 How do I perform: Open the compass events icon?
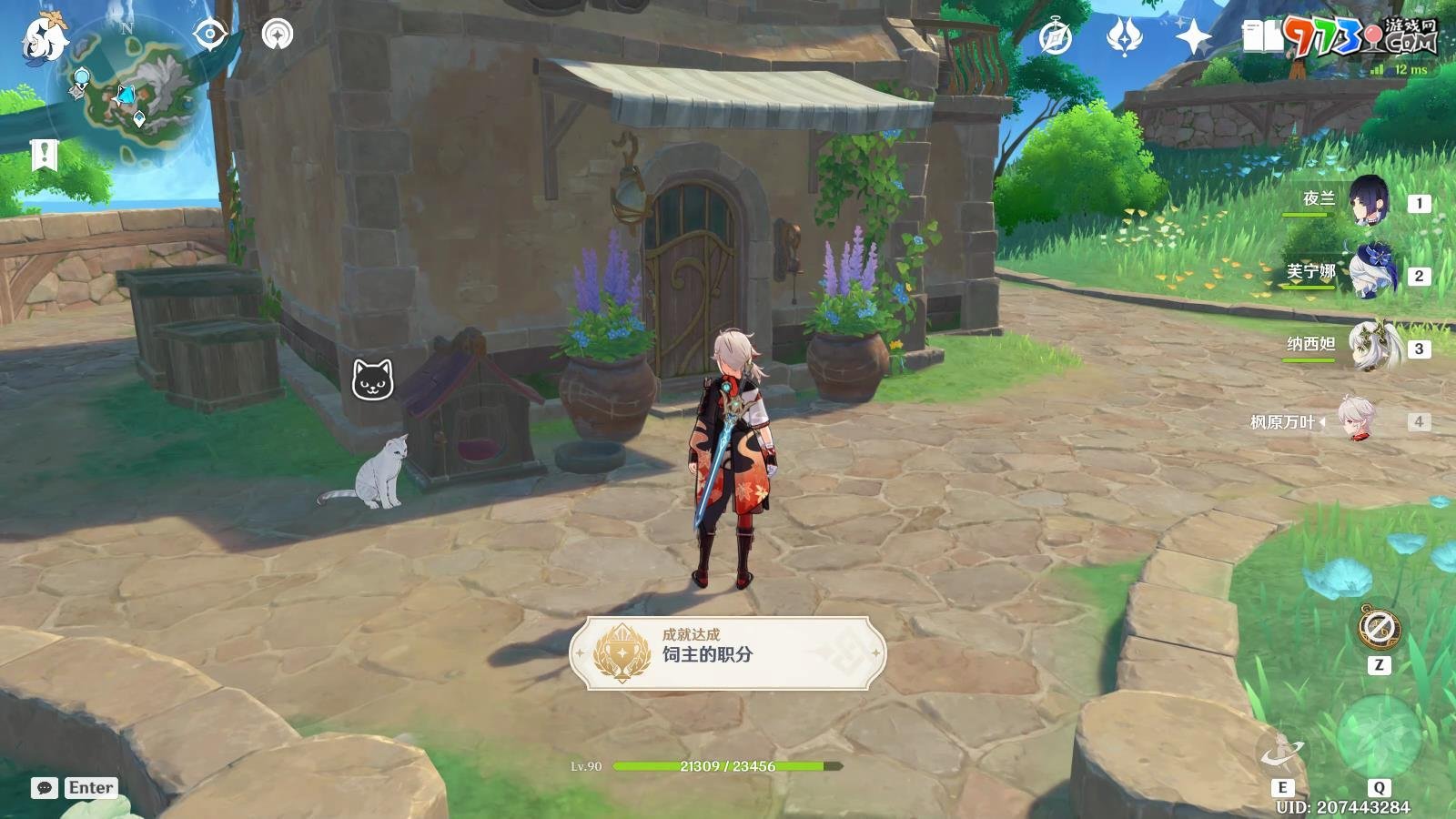point(1056,37)
